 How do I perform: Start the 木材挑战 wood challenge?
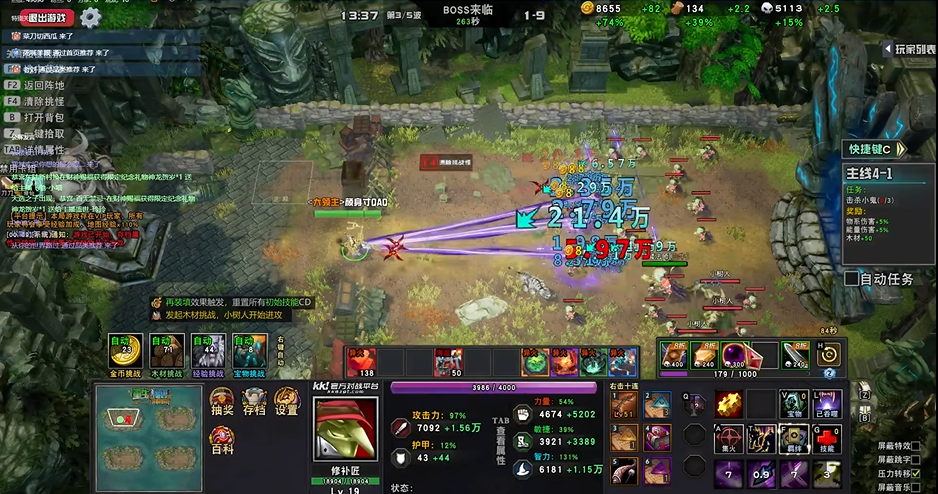coord(166,353)
